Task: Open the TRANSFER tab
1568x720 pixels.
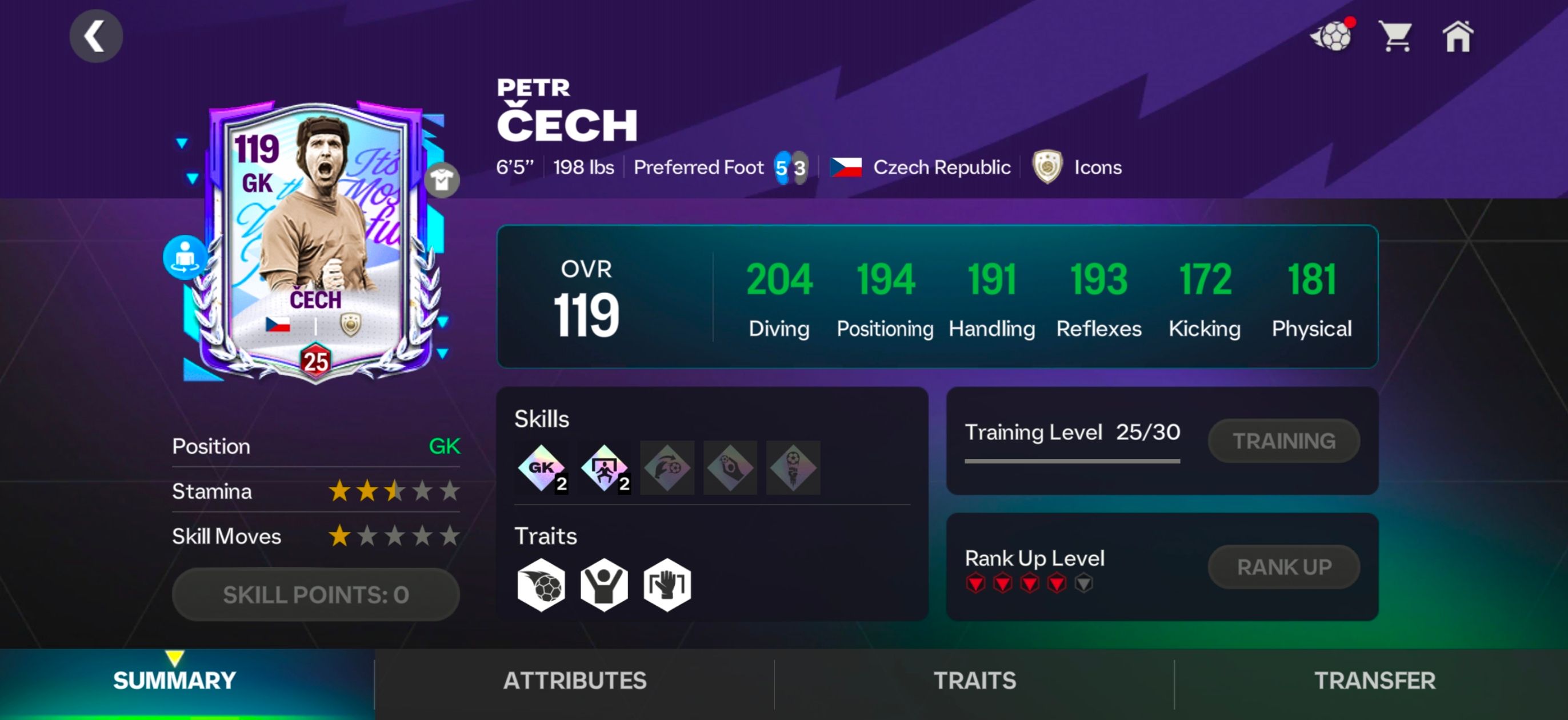Action: point(1374,680)
